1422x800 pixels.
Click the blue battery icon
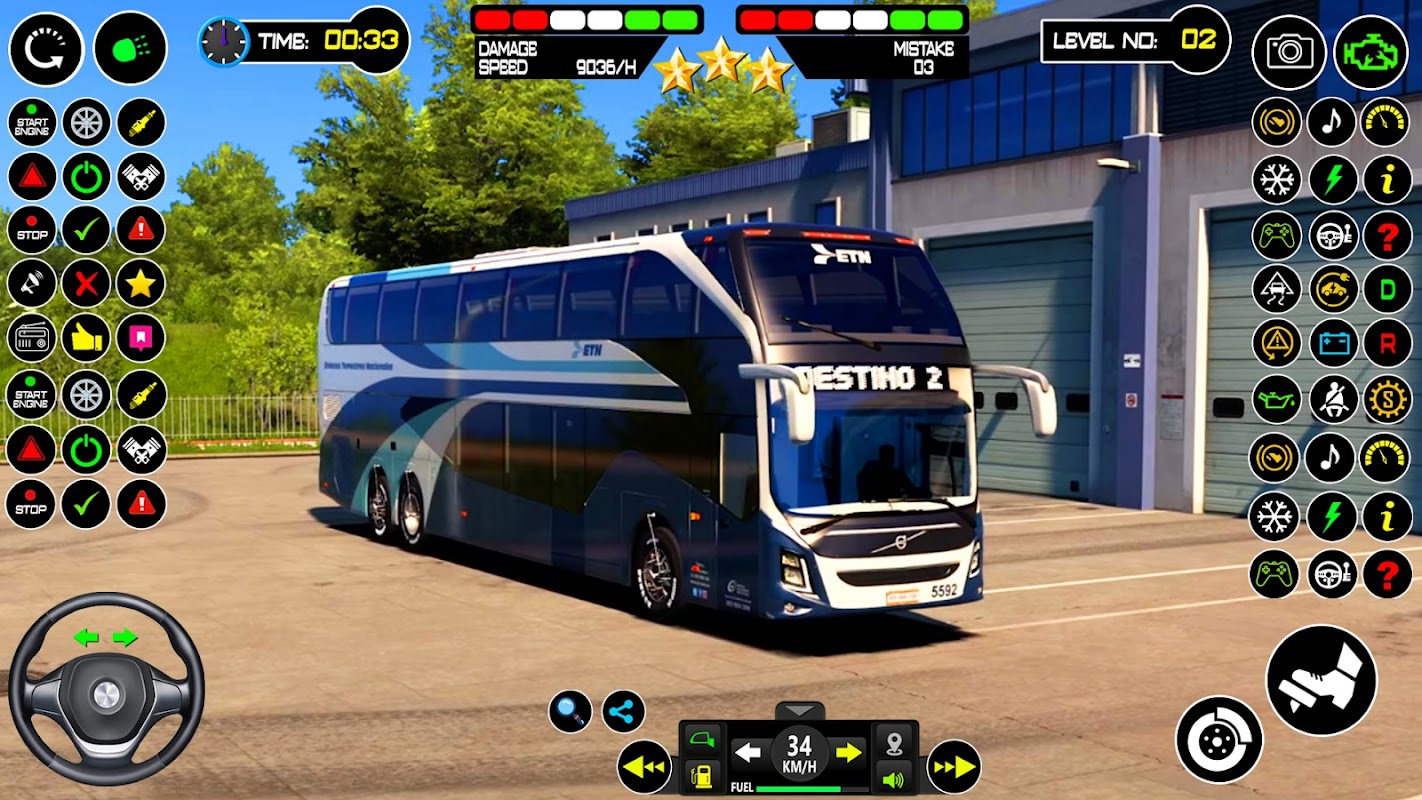pos(1333,344)
